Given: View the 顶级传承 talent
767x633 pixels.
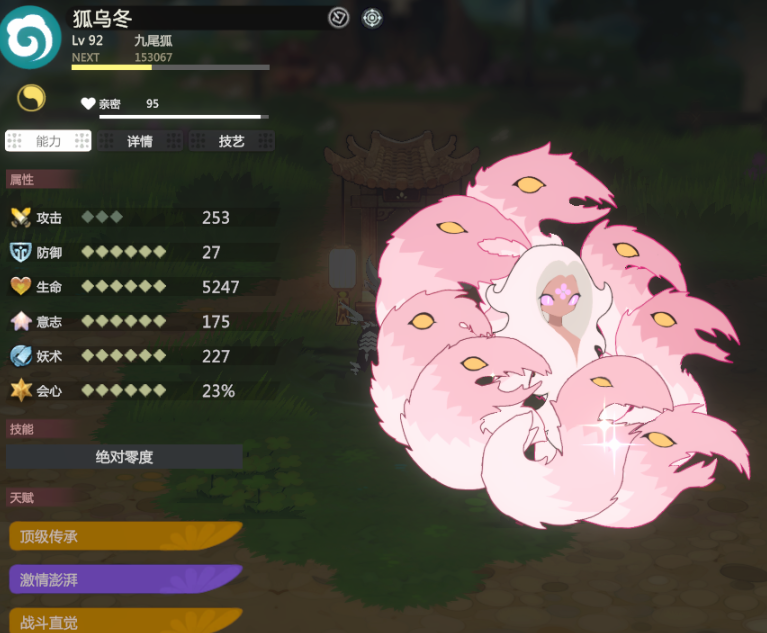Looking at the screenshot, I should (125, 536).
